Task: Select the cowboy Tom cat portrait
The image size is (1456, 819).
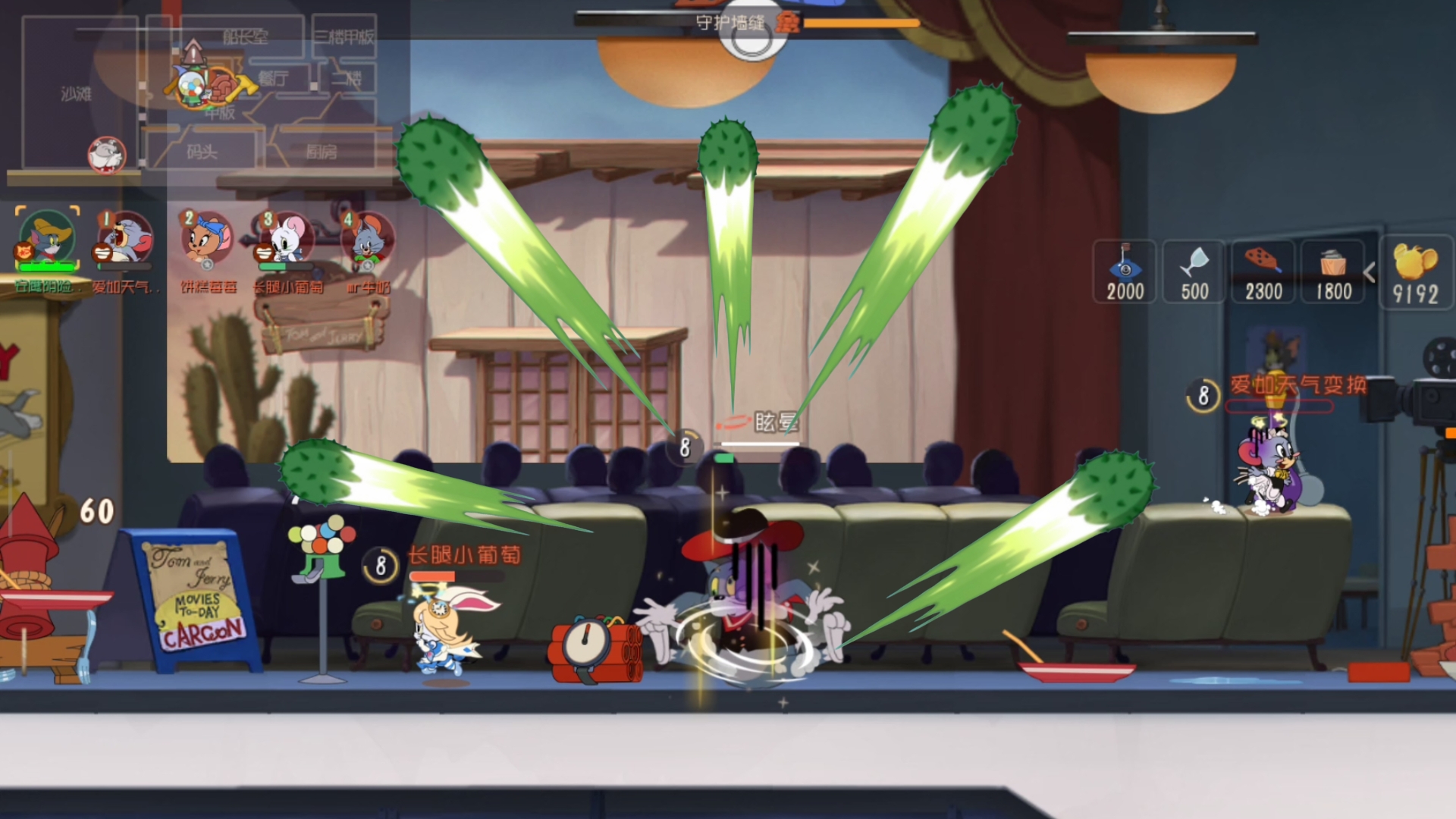Action: click(x=48, y=240)
